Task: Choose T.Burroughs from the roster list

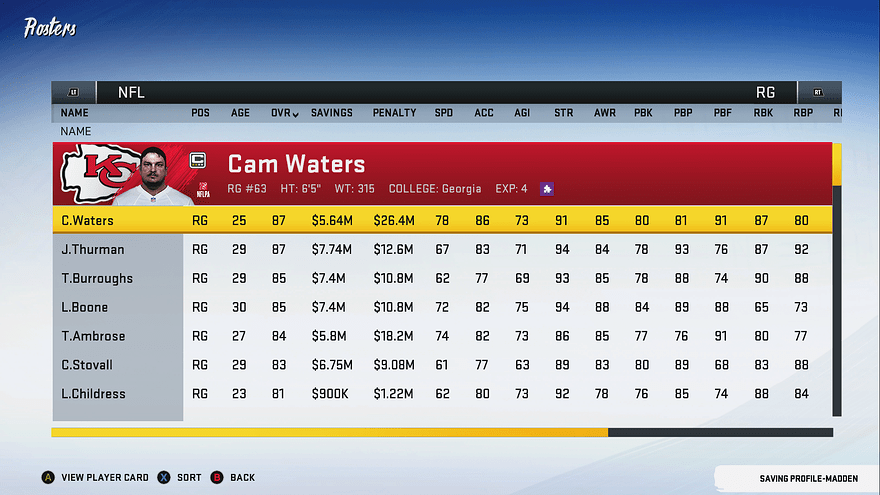Action: (97, 278)
